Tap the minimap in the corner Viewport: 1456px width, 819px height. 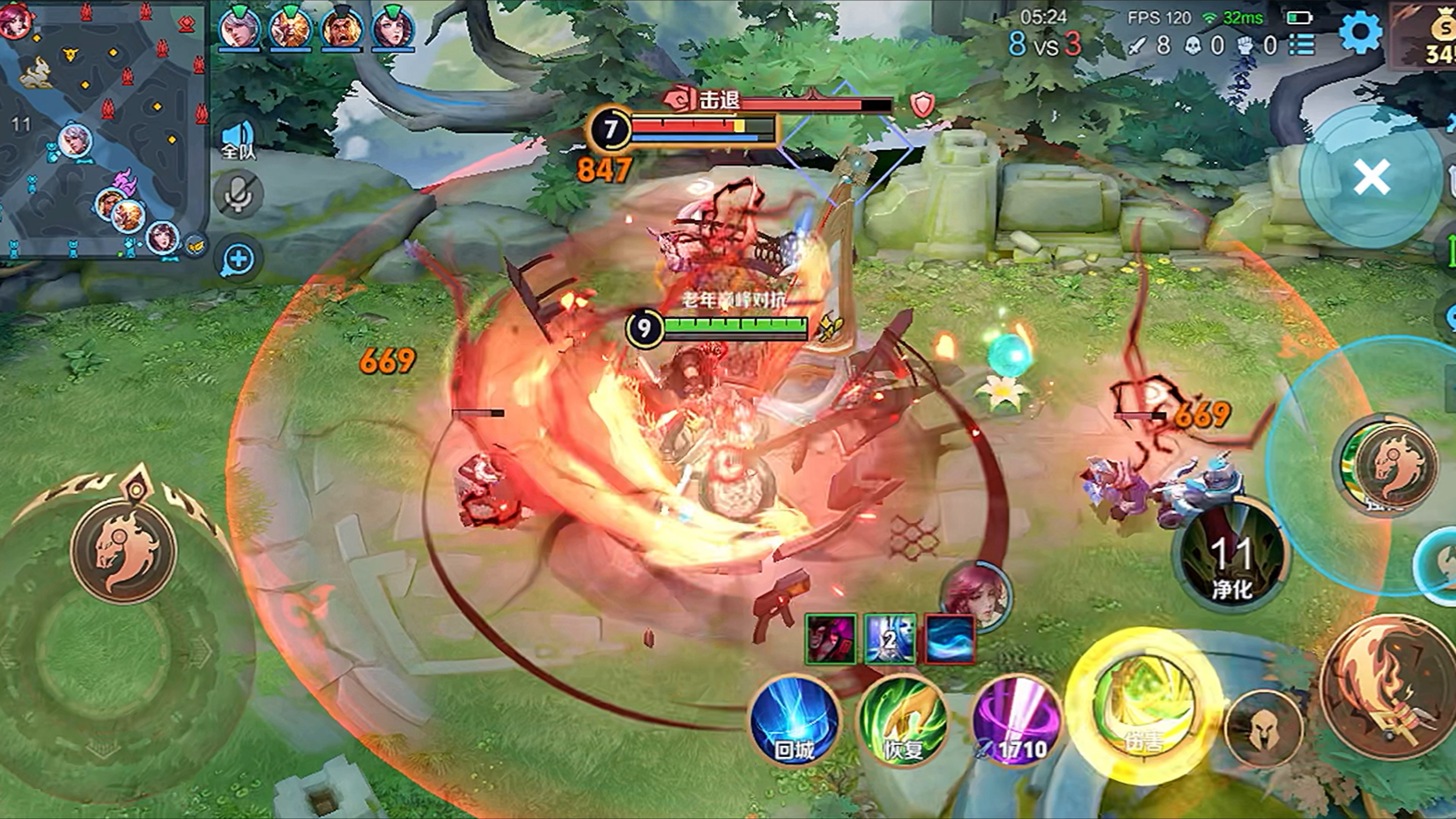pos(102,130)
